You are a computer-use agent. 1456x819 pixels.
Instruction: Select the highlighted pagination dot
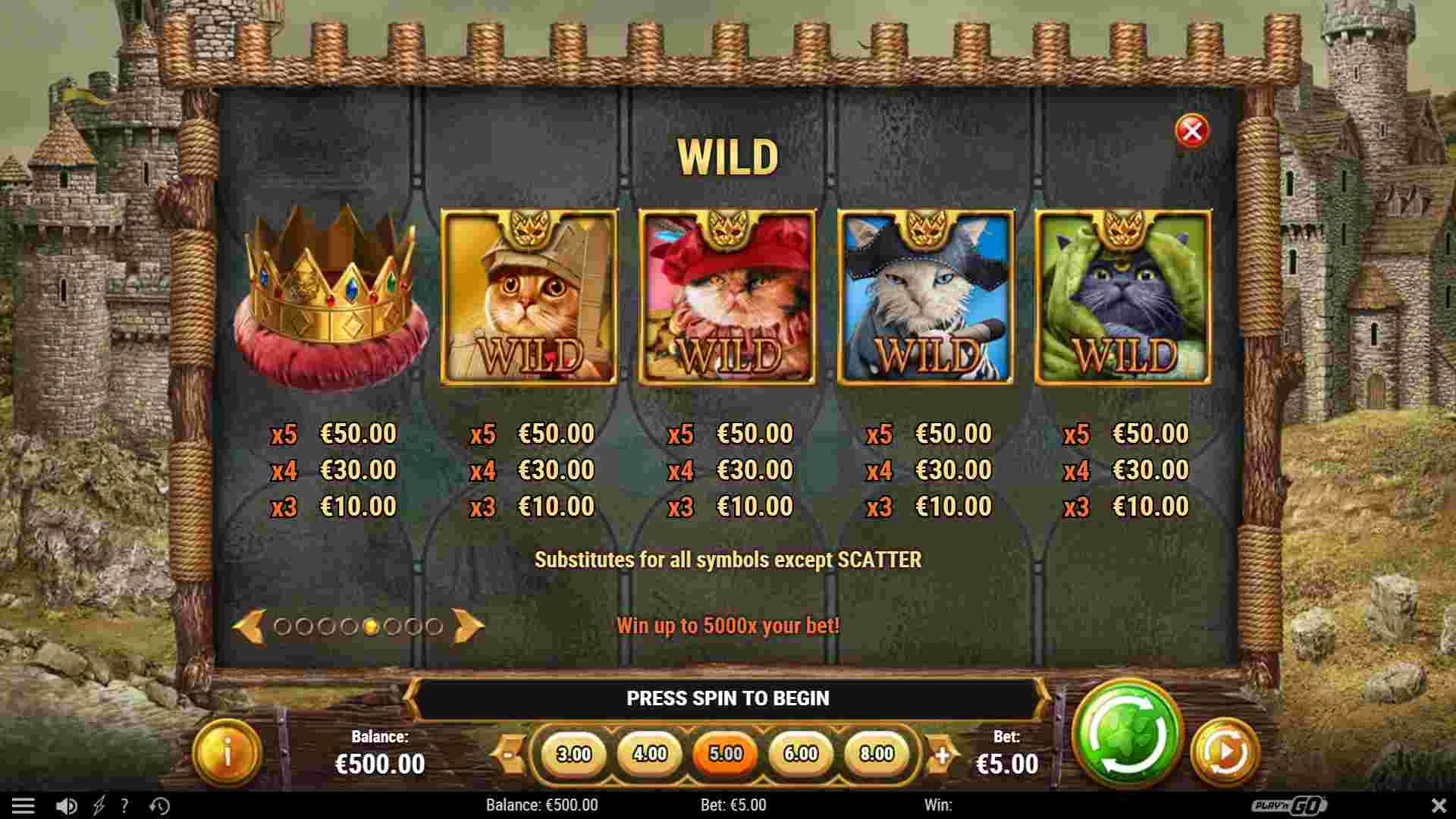(371, 626)
